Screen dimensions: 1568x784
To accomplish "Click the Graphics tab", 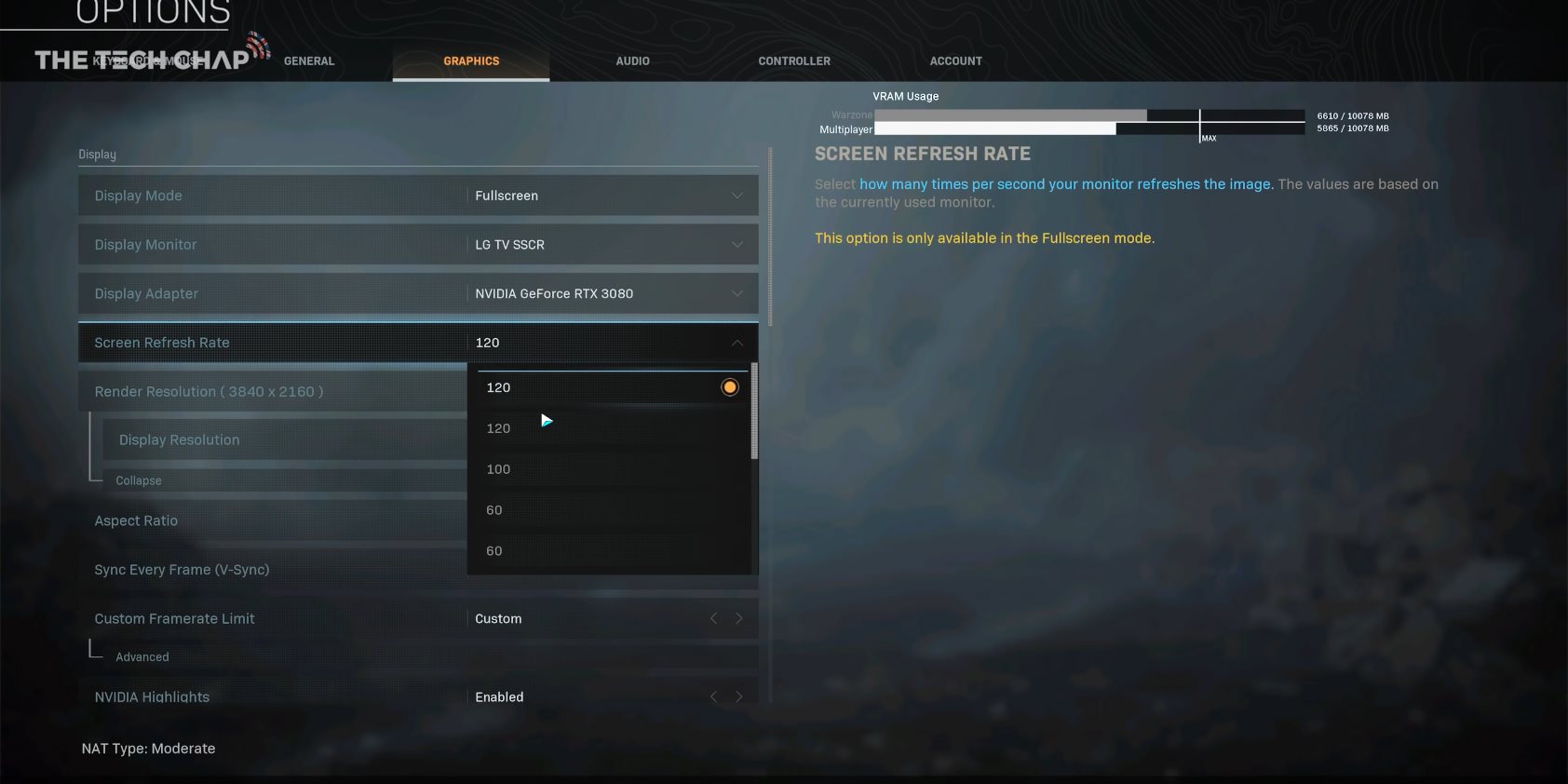I will [471, 61].
